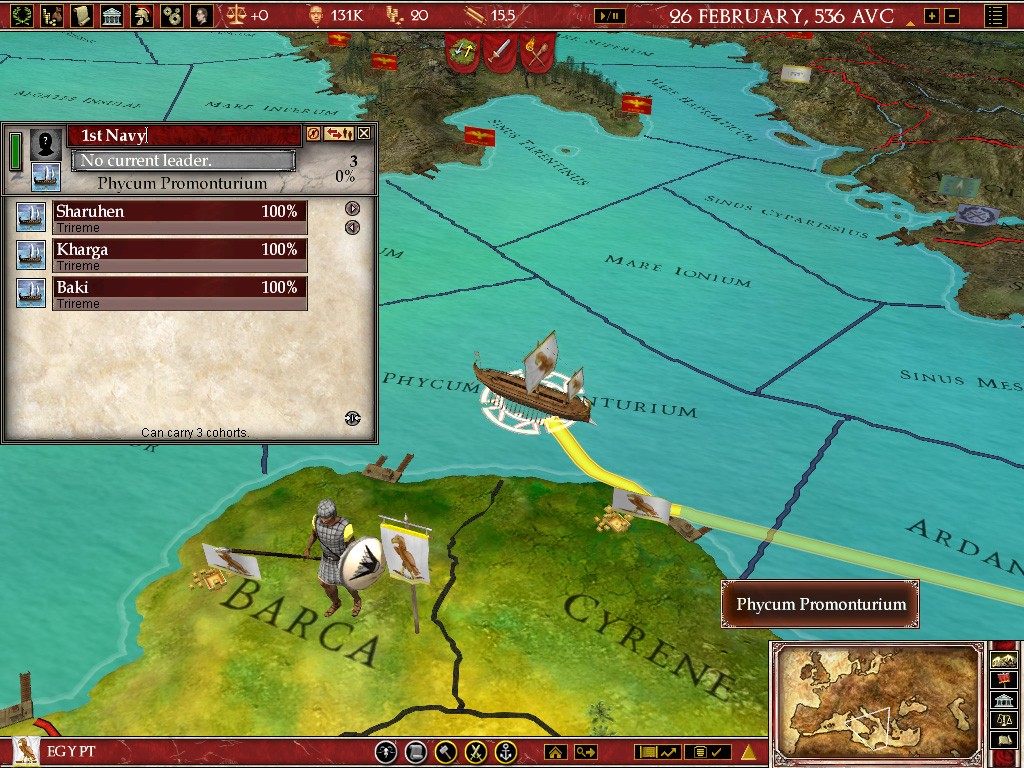Screen dimensions: 1024x768
Task: Select the Kharga trireme row
Action: (180, 250)
